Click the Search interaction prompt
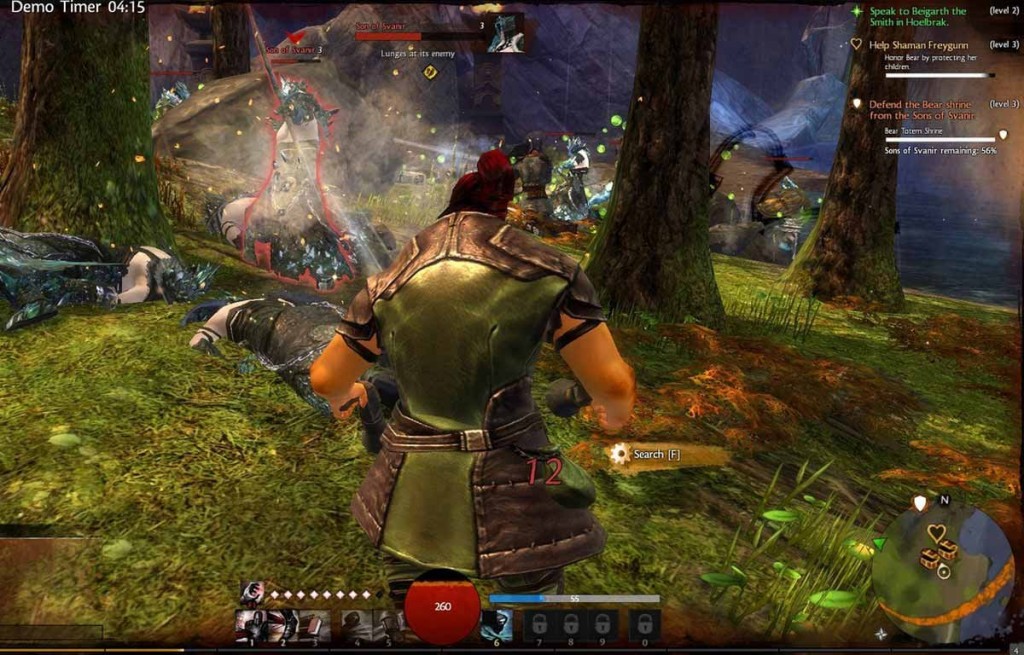Image resolution: width=1024 pixels, height=655 pixels. pos(648,454)
